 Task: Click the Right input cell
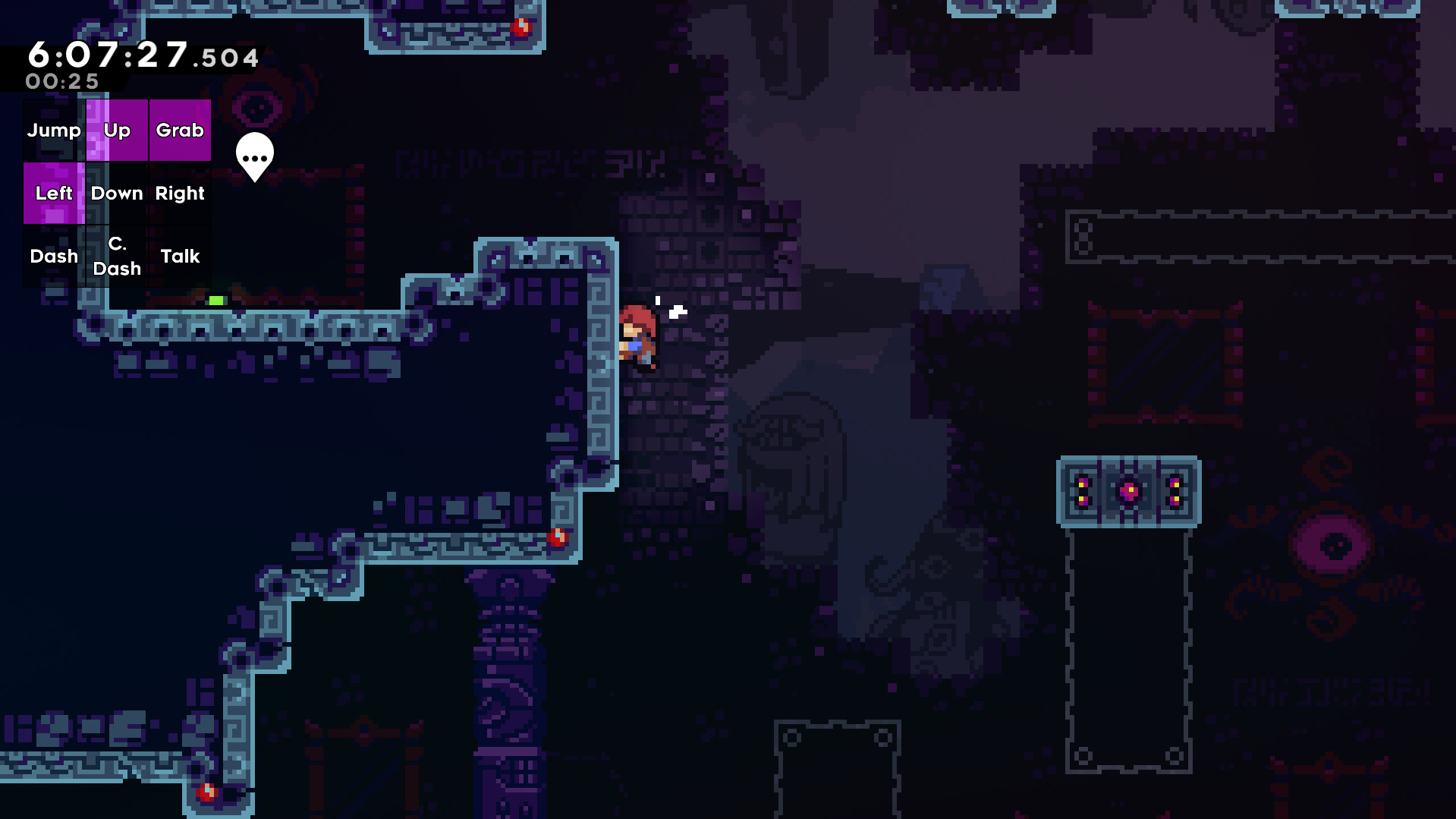point(179,193)
